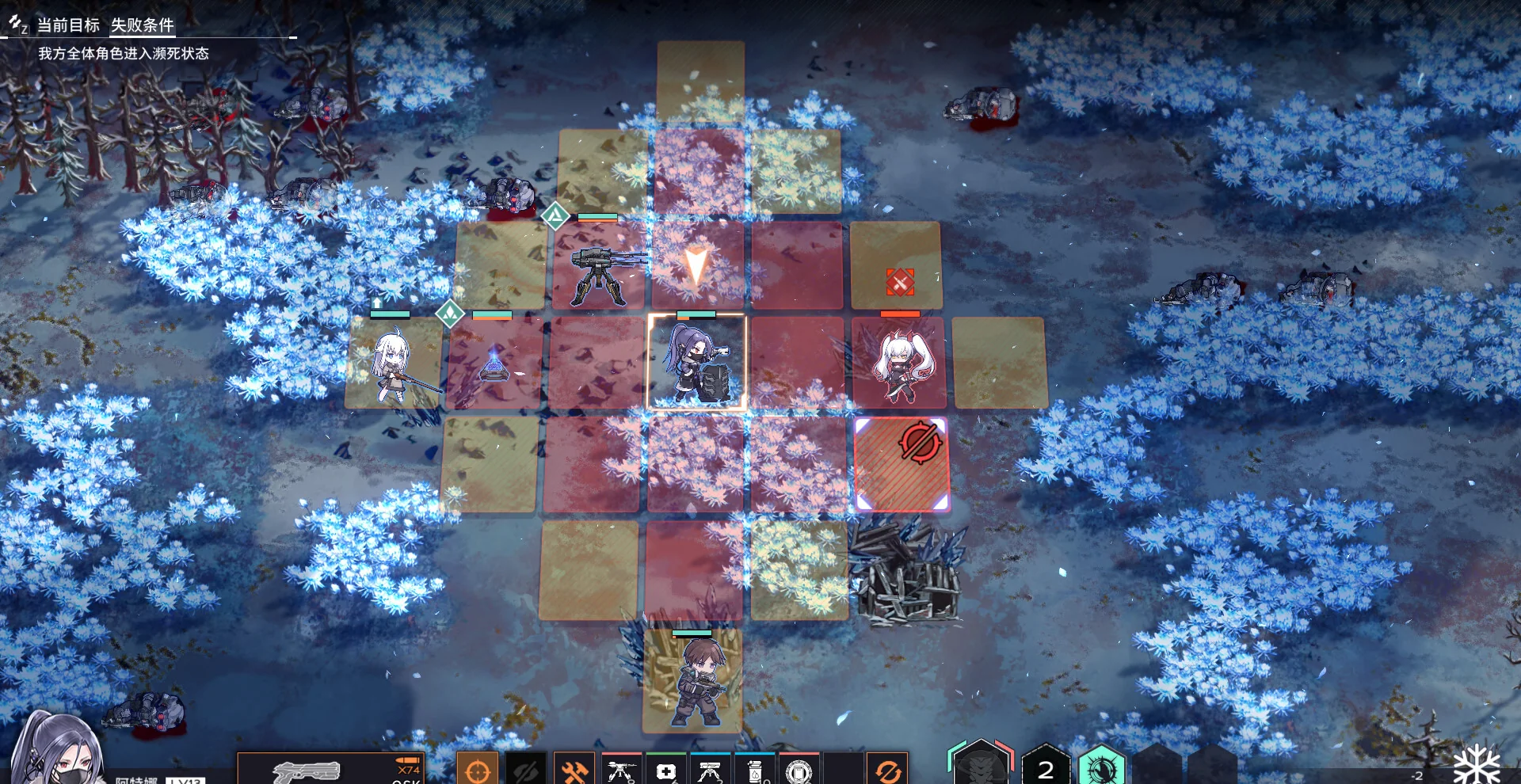Switch to the 当前目标 objective tab
The height and width of the screenshot is (784, 1521).
pyautogui.click(x=68, y=25)
